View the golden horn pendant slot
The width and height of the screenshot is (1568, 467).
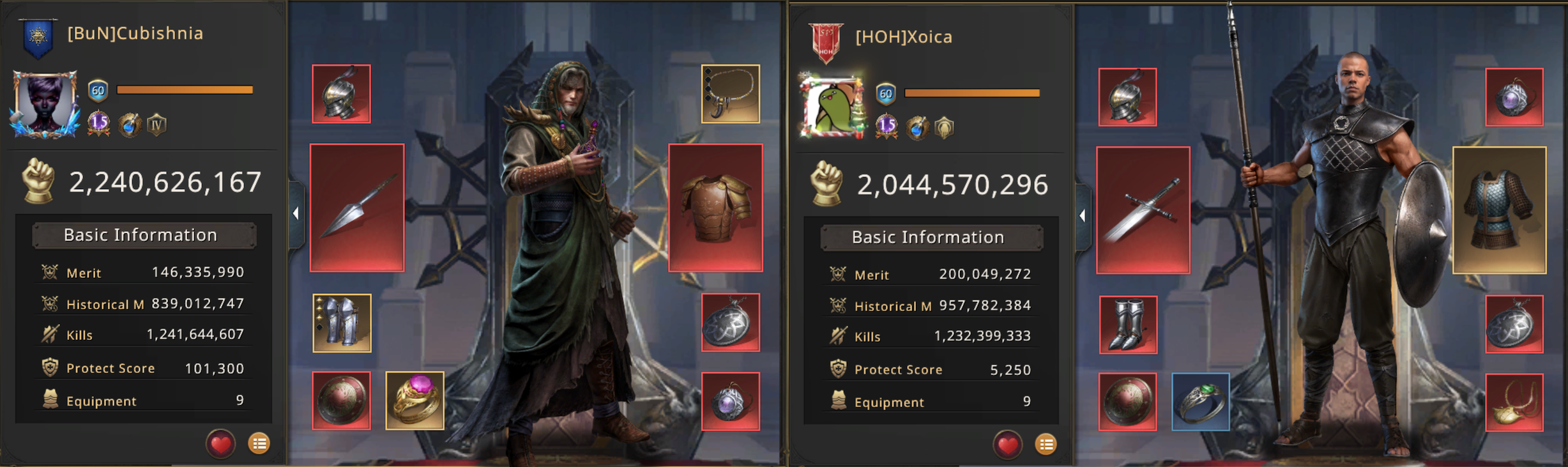pyautogui.click(x=1514, y=402)
